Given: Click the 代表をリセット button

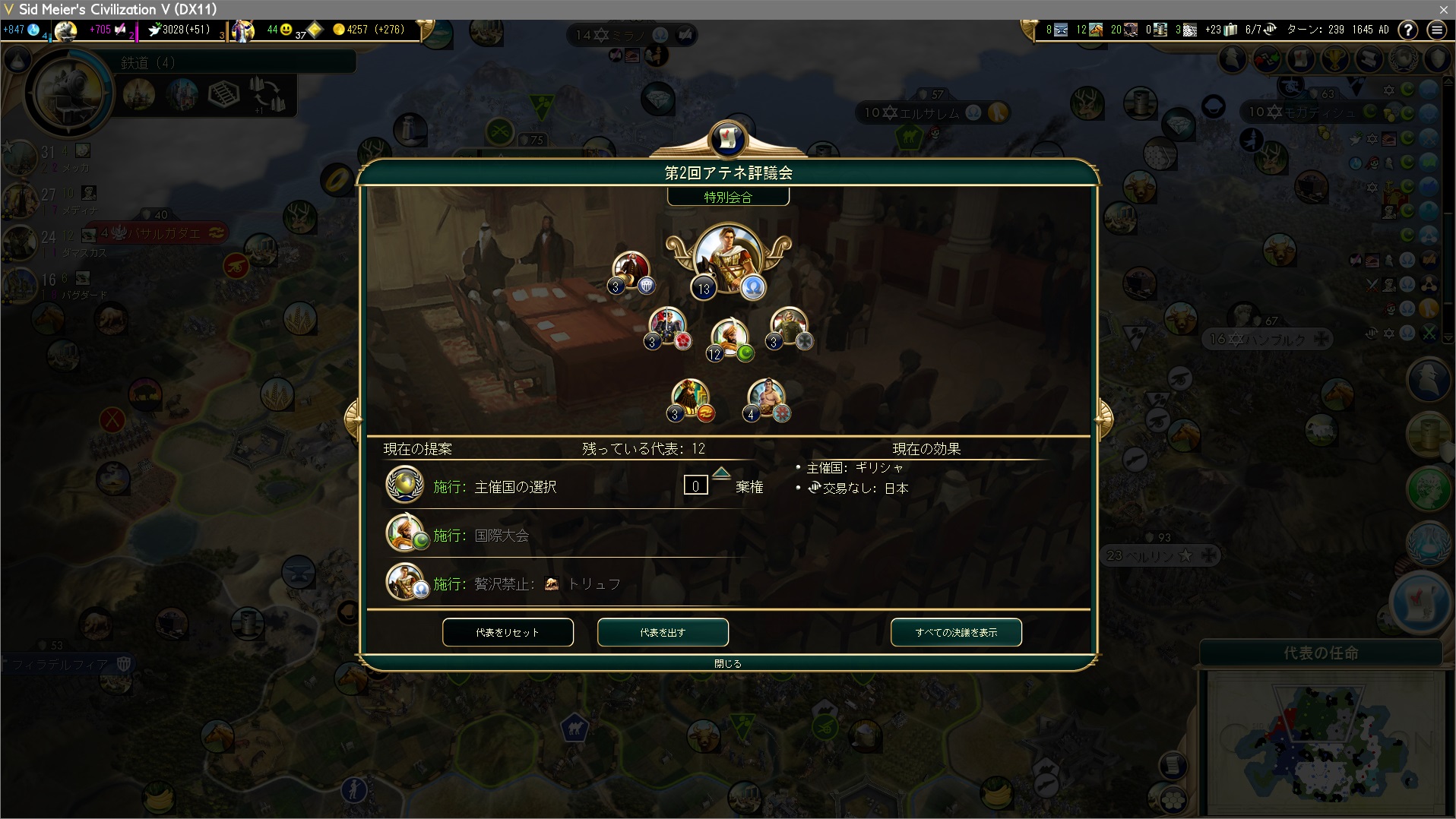Looking at the screenshot, I should 508,632.
